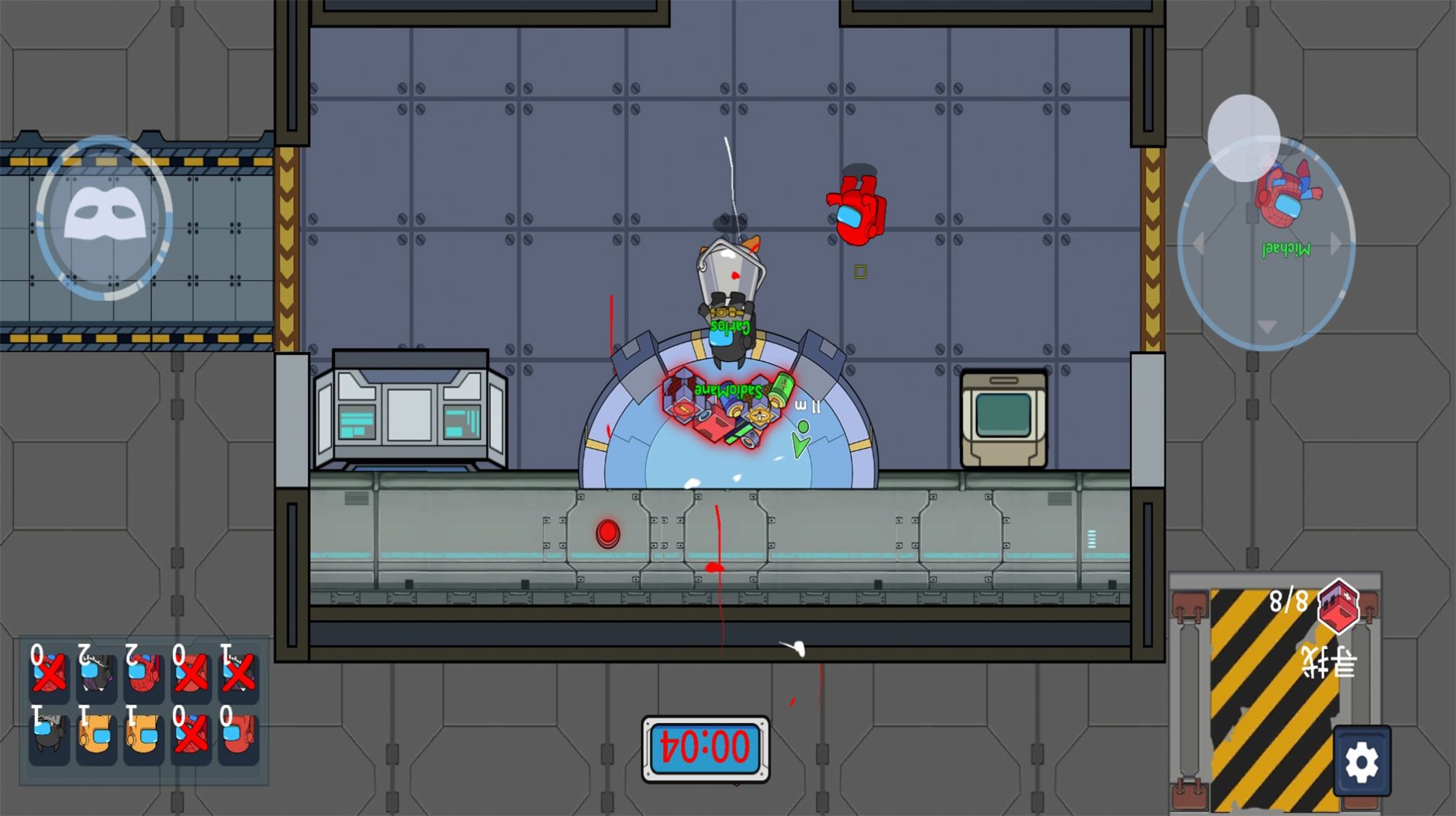Tap the 00:04 countdown timer
The width and height of the screenshot is (1456, 816).
[x=703, y=747]
